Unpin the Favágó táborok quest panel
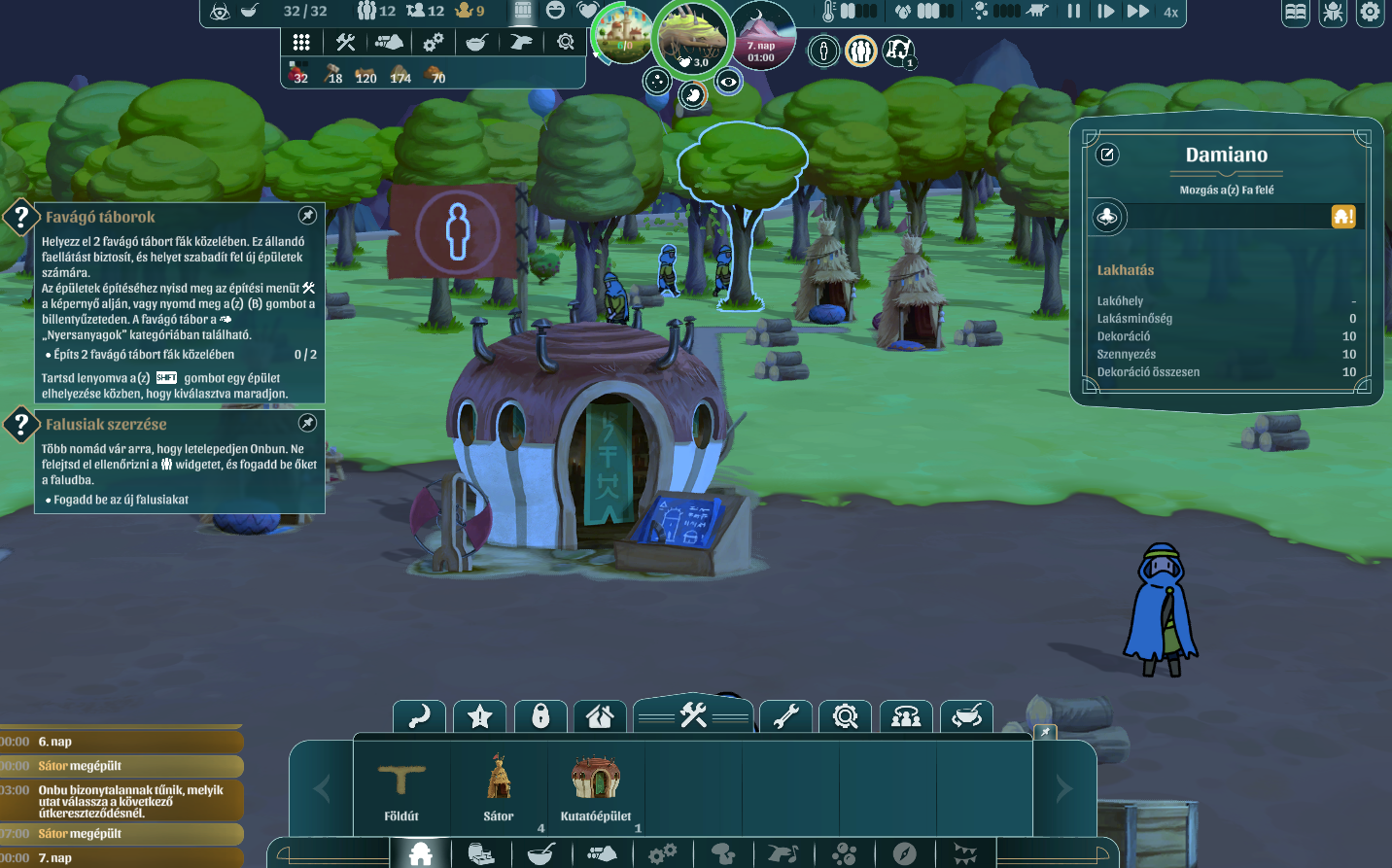 [307, 216]
